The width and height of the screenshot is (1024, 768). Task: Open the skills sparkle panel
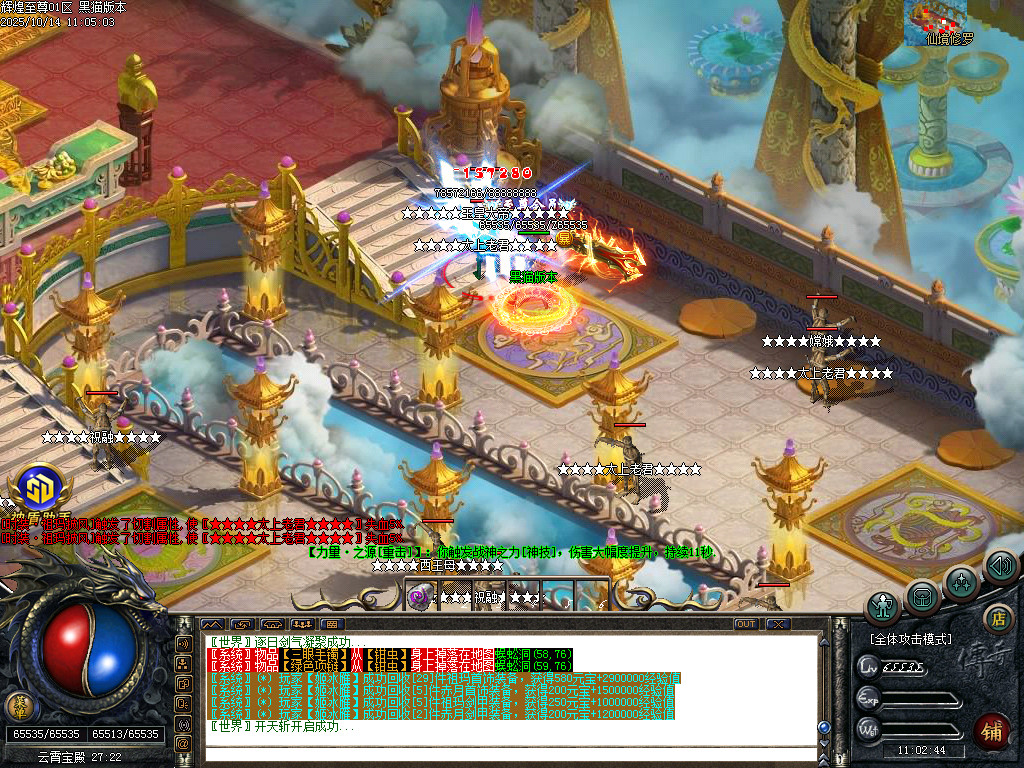(961, 582)
